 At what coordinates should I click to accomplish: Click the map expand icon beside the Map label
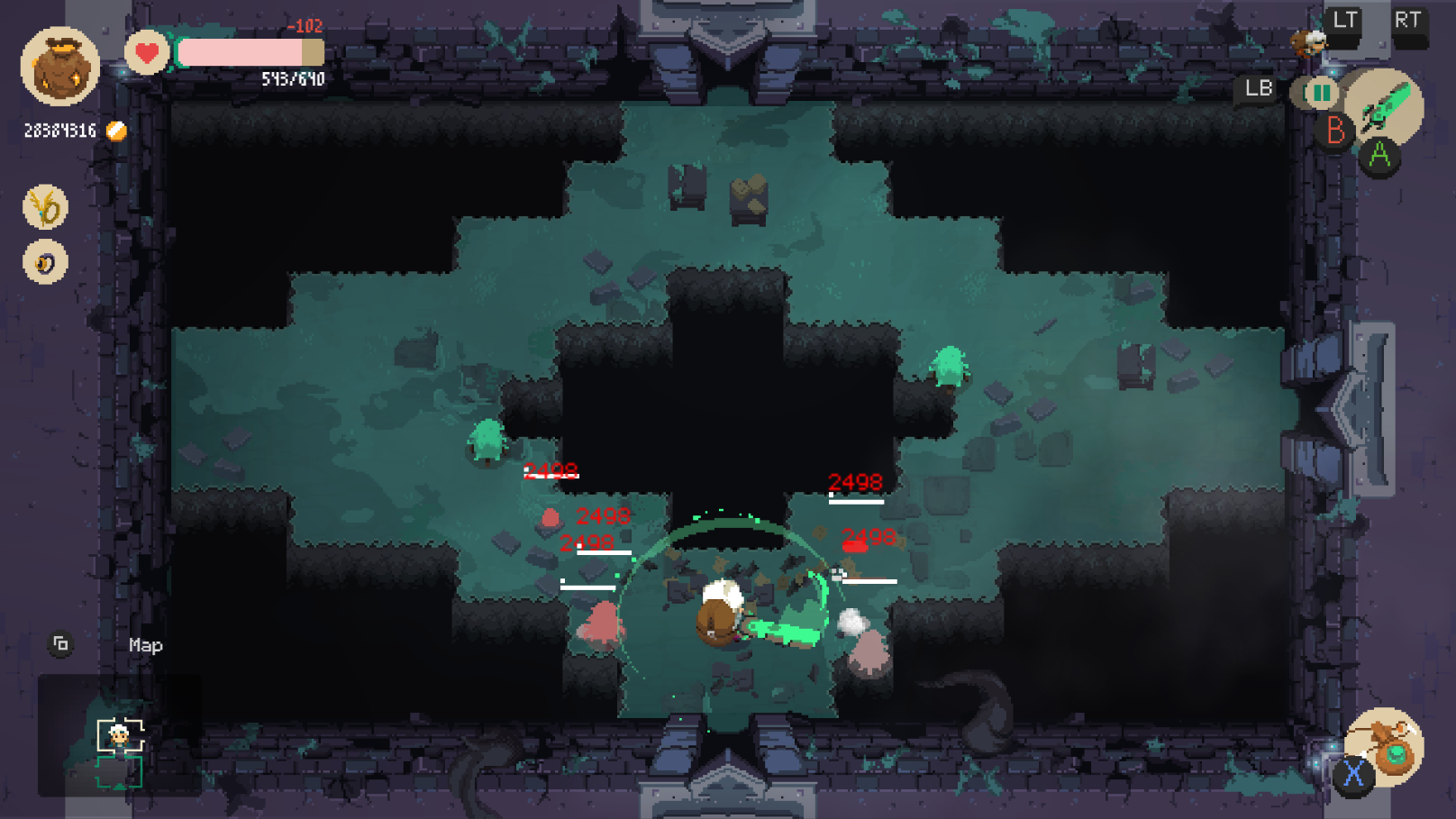pos(61,644)
